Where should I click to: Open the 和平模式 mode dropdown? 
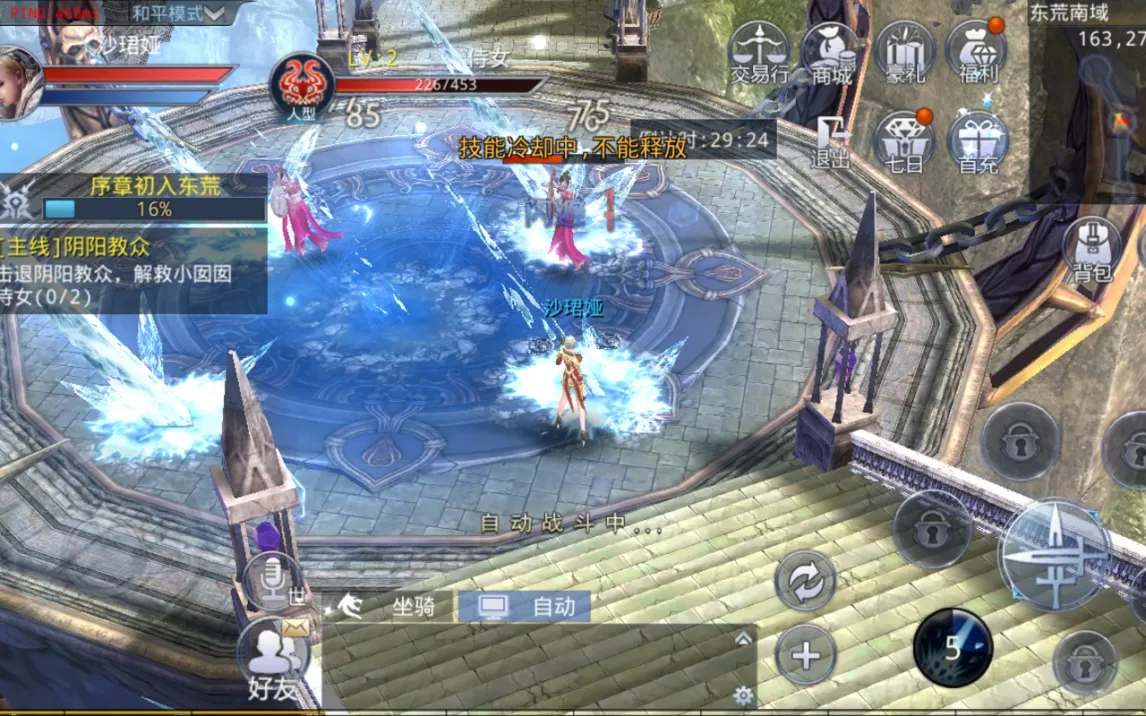click(x=180, y=14)
